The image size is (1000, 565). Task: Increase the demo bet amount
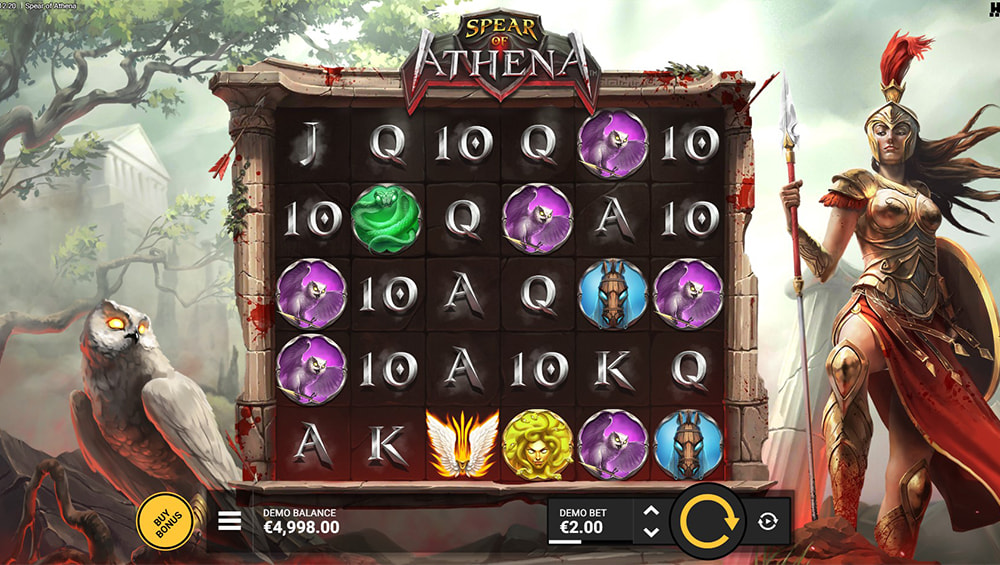pyautogui.click(x=651, y=510)
